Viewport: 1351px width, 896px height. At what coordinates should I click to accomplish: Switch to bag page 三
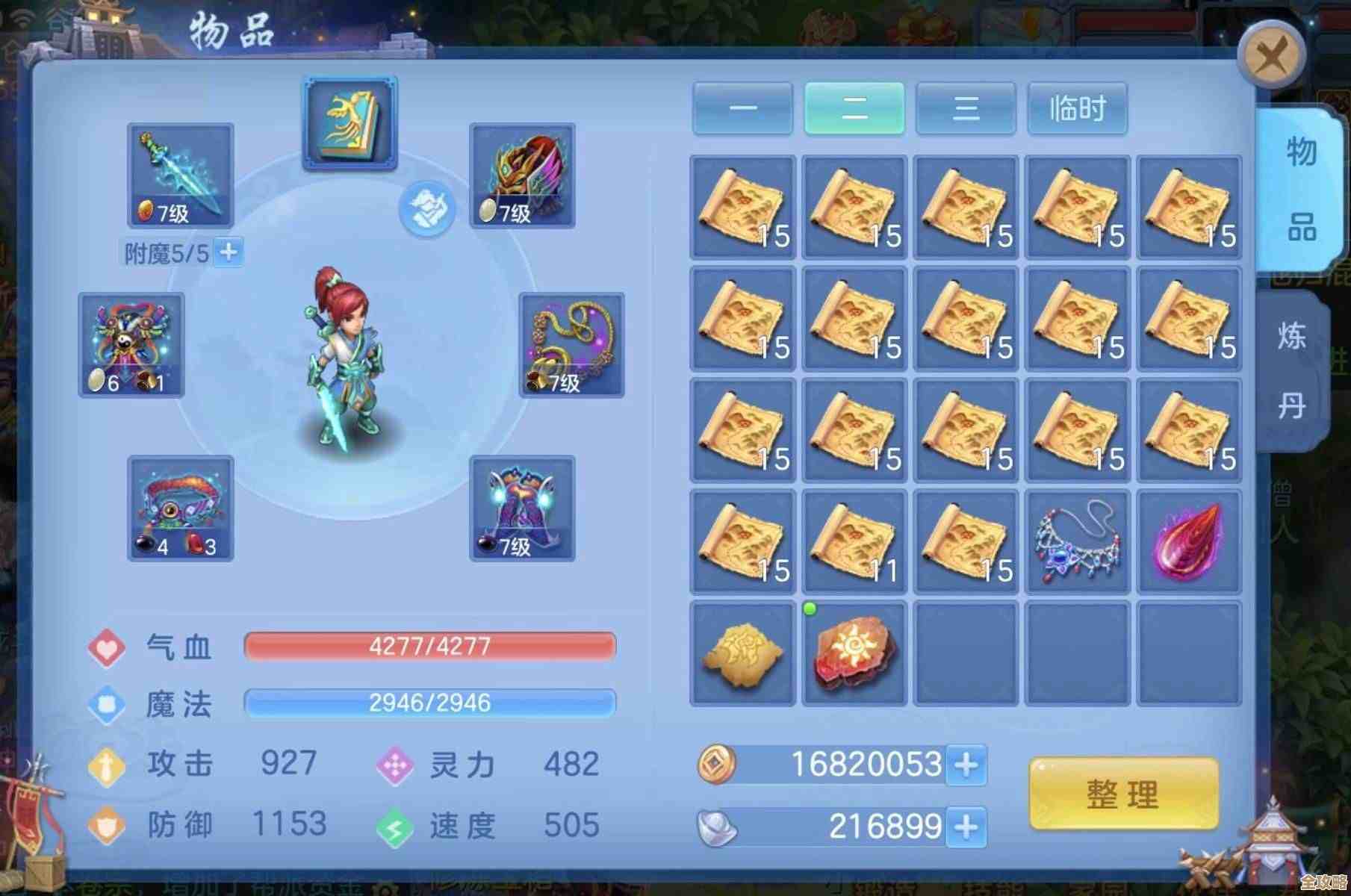[966, 109]
